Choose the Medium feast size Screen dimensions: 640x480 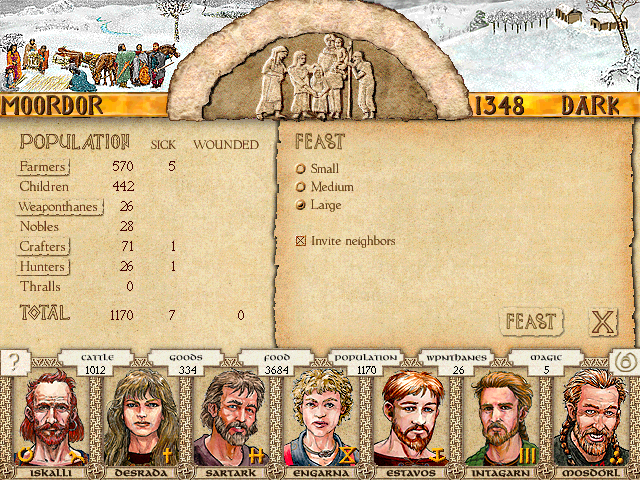click(300, 187)
